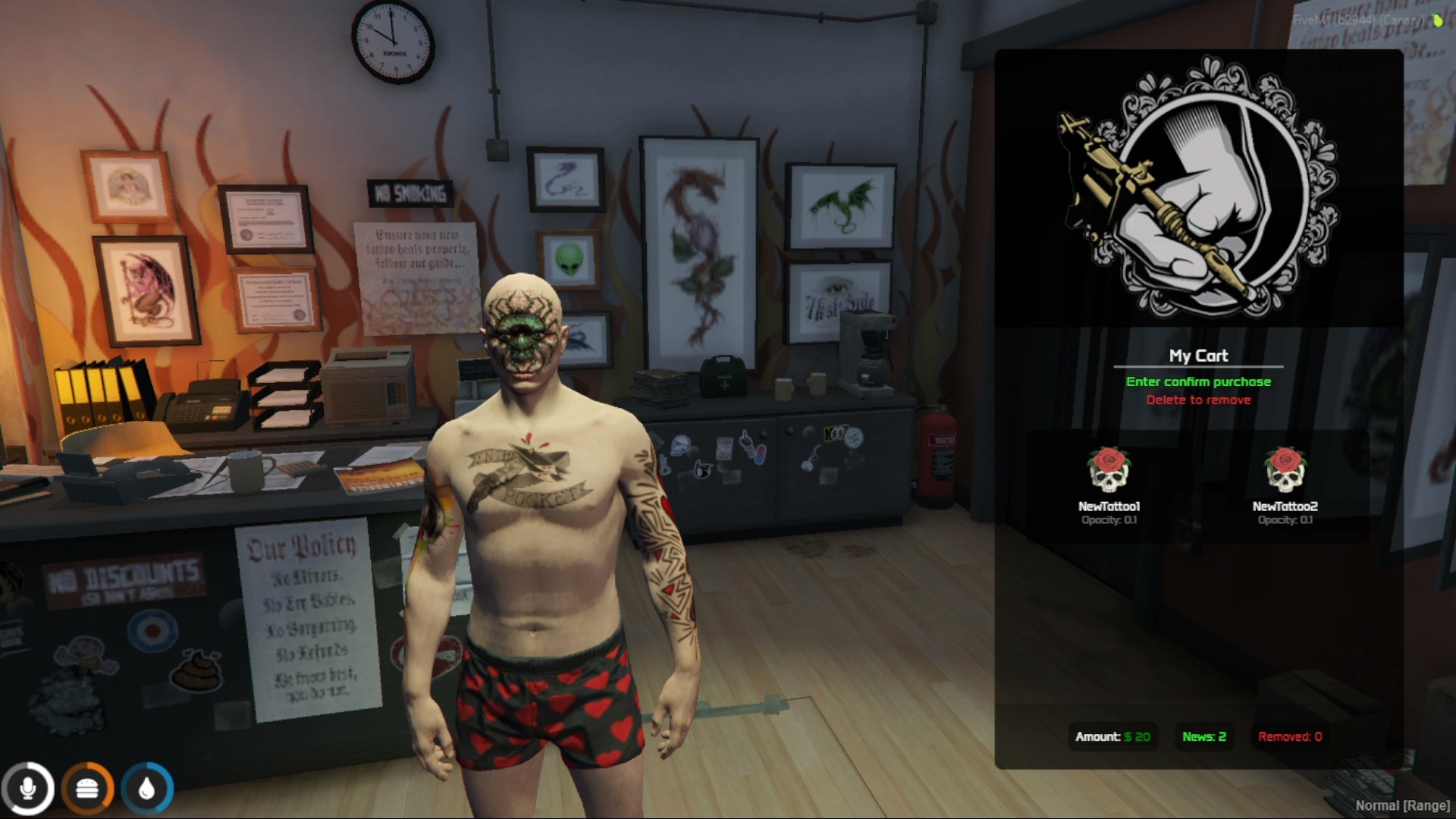Image resolution: width=1456 pixels, height=819 pixels.
Task: Click Enter confirm purchase
Action: pyautogui.click(x=1199, y=381)
